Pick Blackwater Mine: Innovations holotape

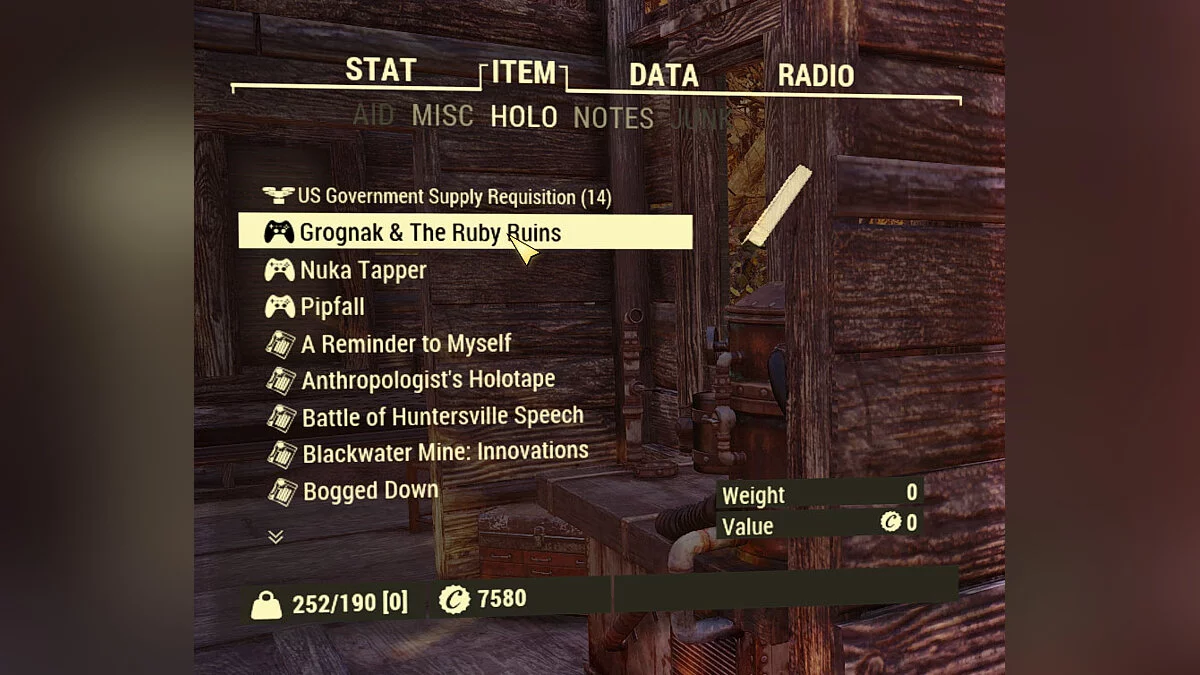[445, 452]
